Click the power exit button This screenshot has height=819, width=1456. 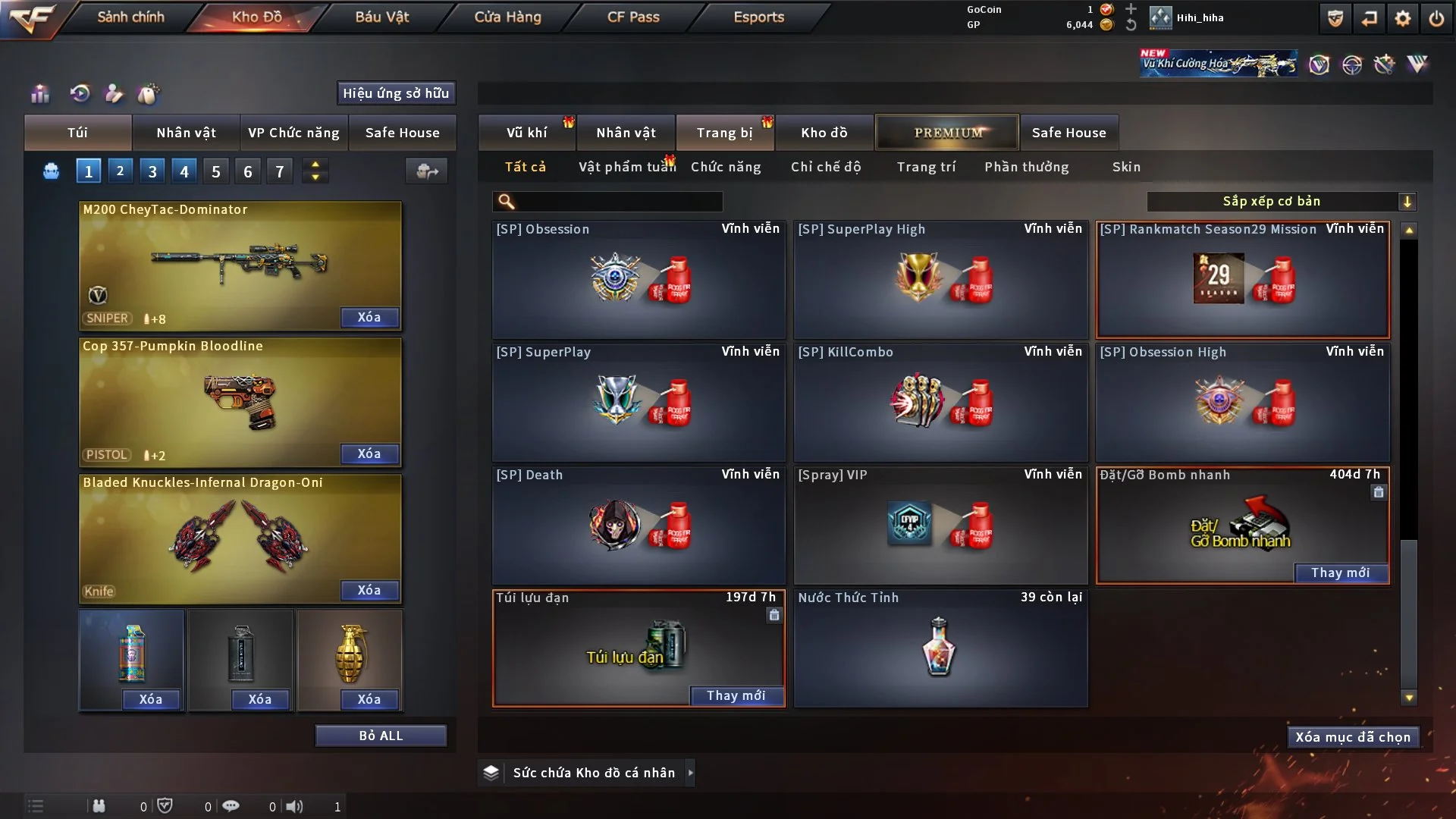point(1436,18)
